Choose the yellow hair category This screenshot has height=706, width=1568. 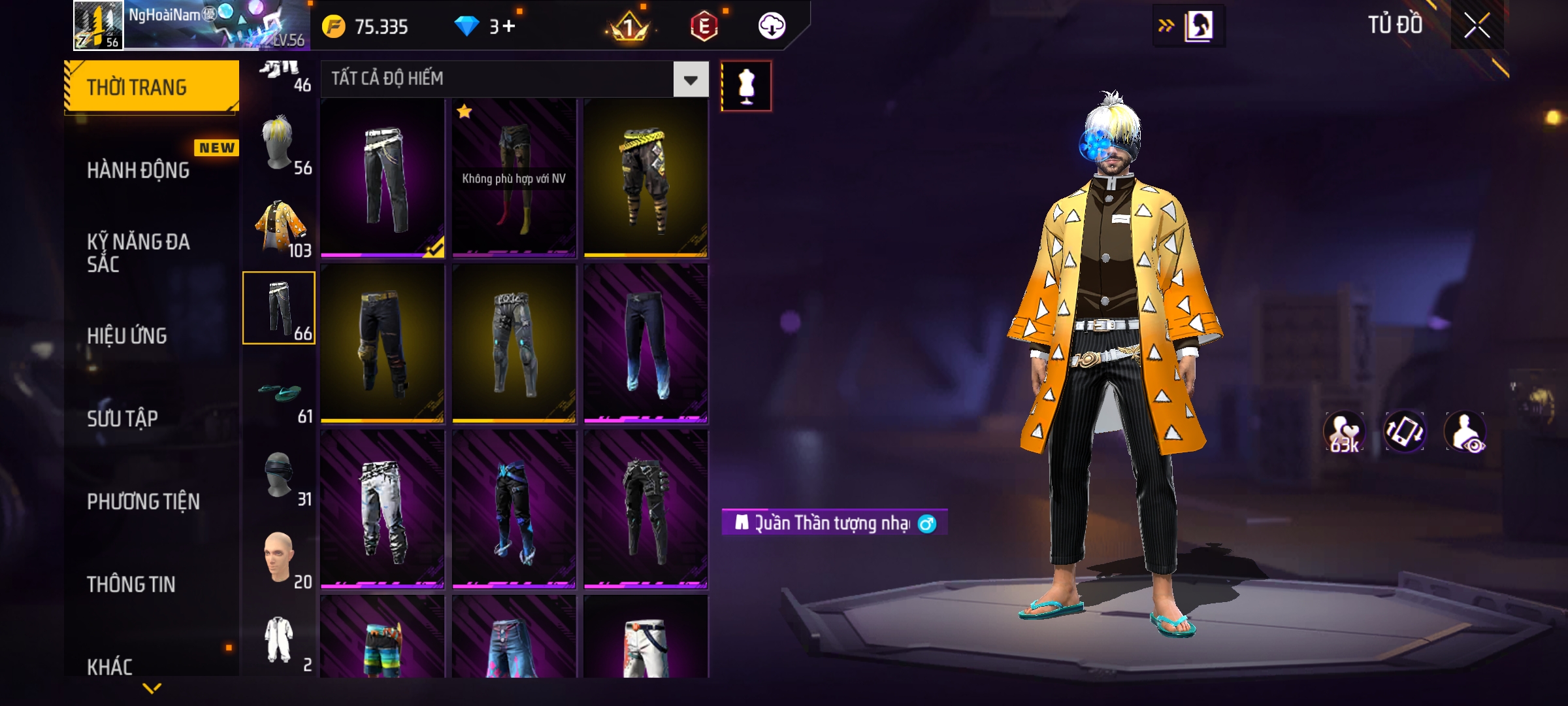[x=280, y=144]
